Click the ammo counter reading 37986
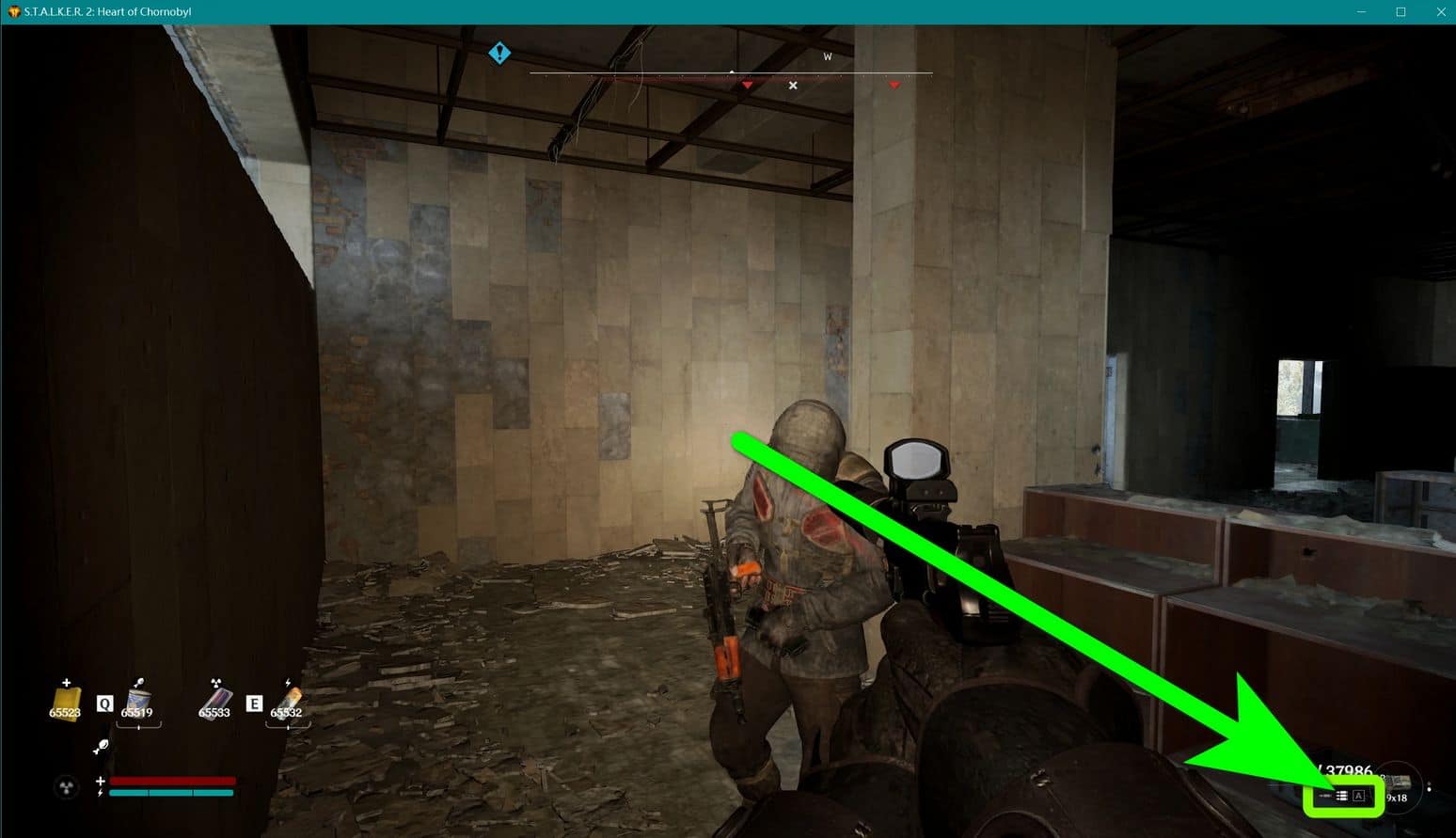The image size is (1456, 838). click(1345, 768)
